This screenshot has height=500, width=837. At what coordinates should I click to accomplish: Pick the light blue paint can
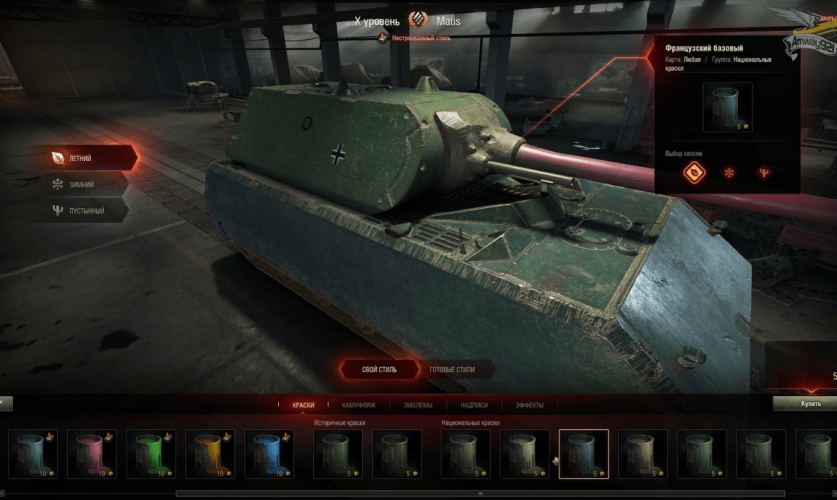(32, 453)
